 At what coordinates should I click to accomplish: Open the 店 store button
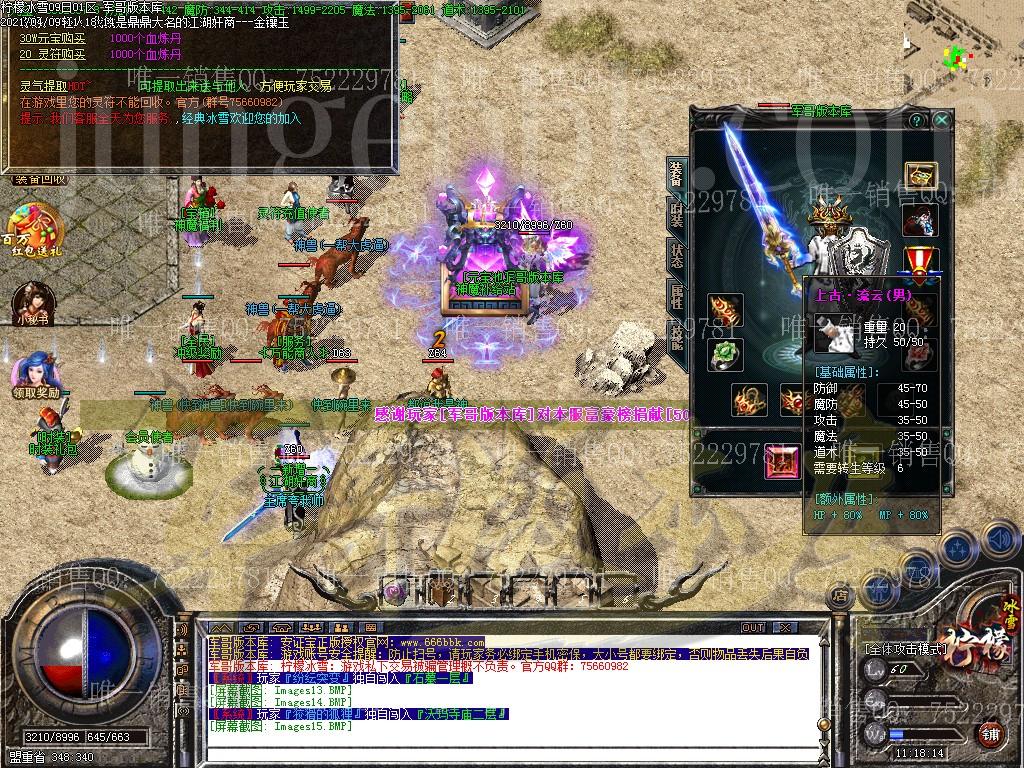[840, 596]
